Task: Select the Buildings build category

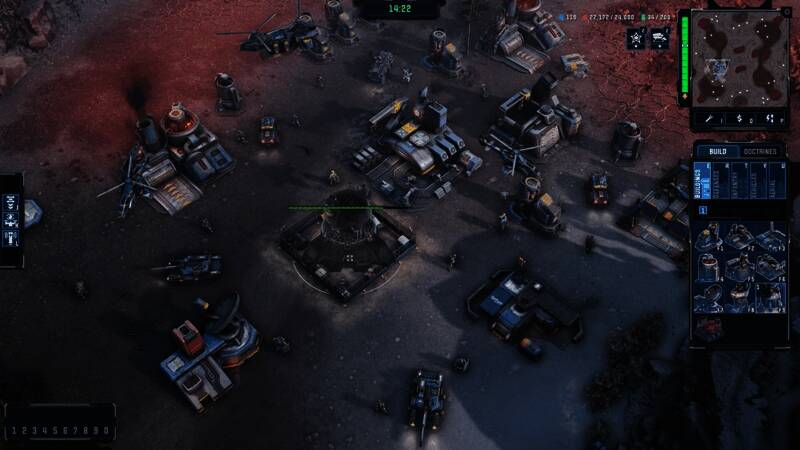Action: 702,181
